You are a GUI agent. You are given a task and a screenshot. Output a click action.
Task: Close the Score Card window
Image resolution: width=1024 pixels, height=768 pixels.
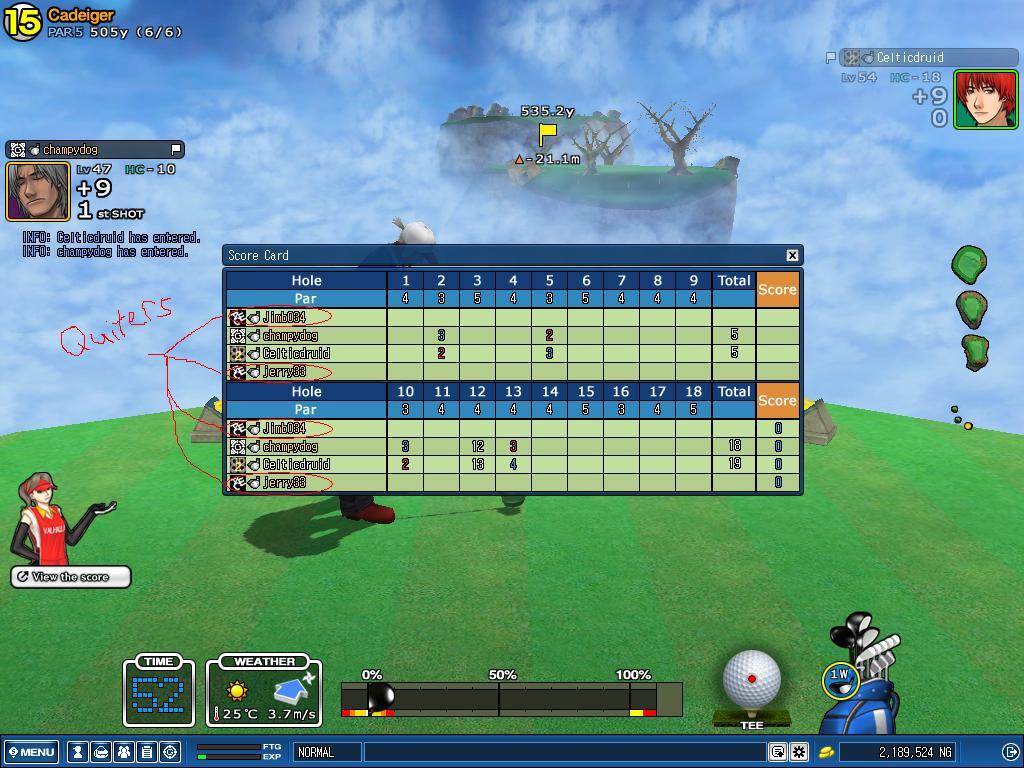(x=792, y=255)
